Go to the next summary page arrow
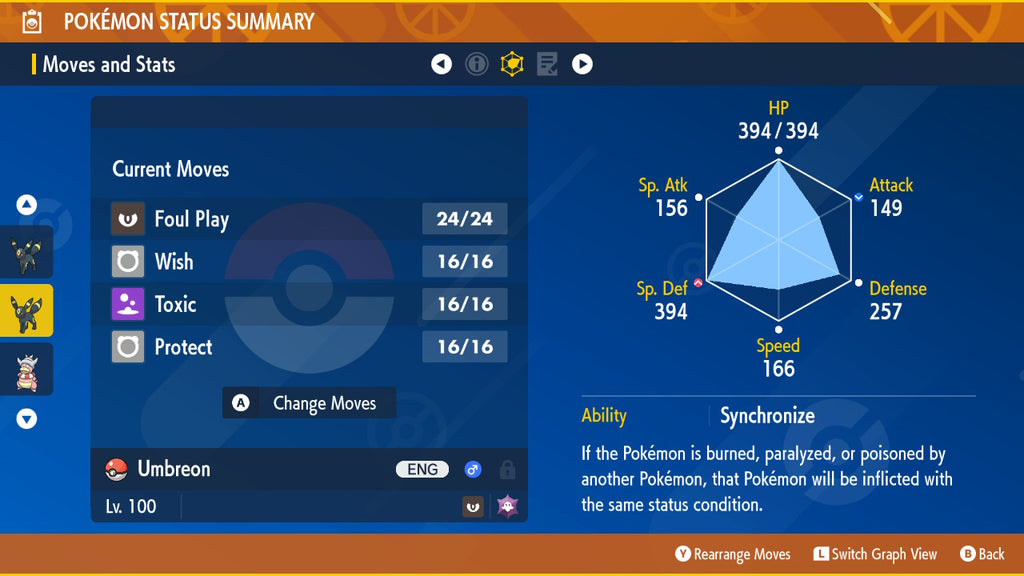 pyautogui.click(x=582, y=65)
